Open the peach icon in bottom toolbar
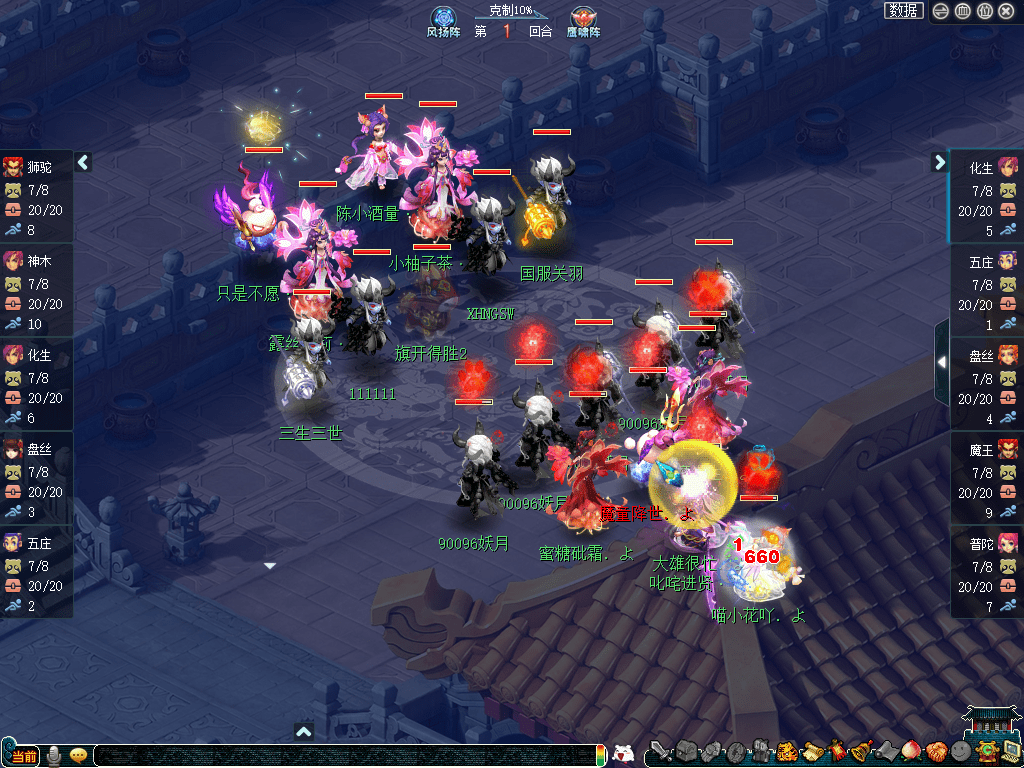This screenshot has height=768, width=1024. 910,751
